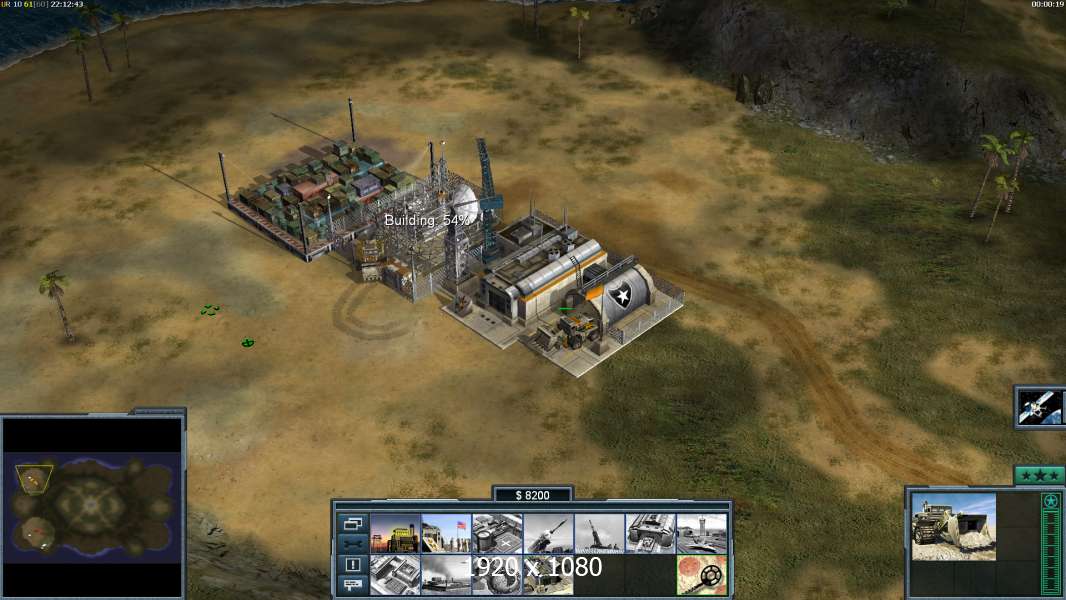Build the Patriot missile battery
The width and height of the screenshot is (1066, 600).
coord(548,534)
